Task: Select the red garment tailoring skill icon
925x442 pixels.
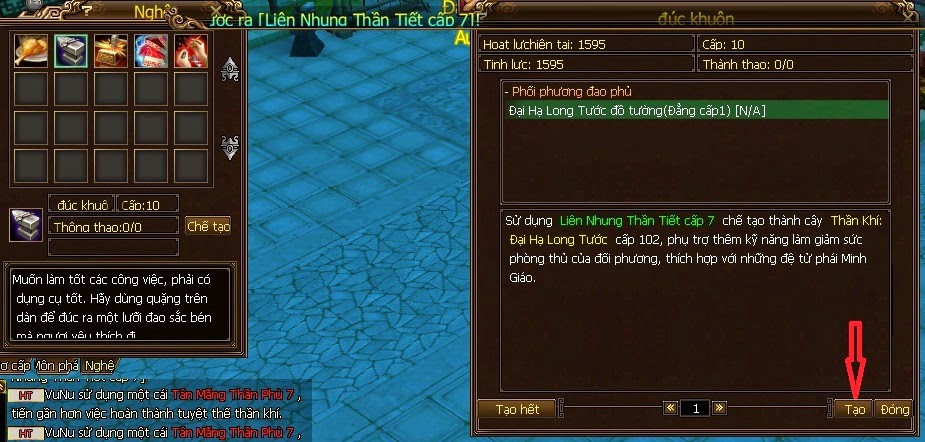Action: click(x=149, y=49)
